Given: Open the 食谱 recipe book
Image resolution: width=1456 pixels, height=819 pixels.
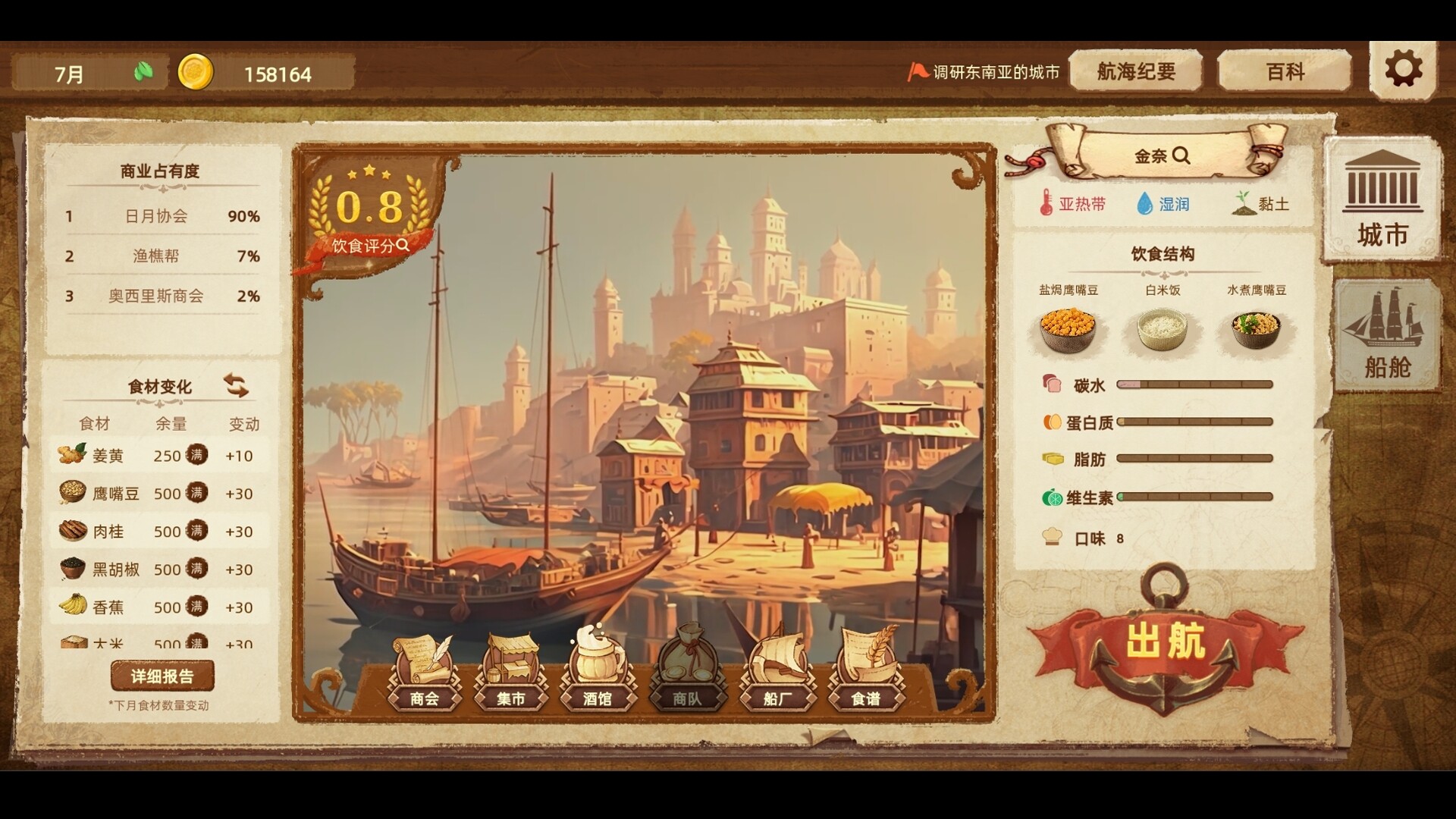Looking at the screenshot, I should tap(865, 672).
